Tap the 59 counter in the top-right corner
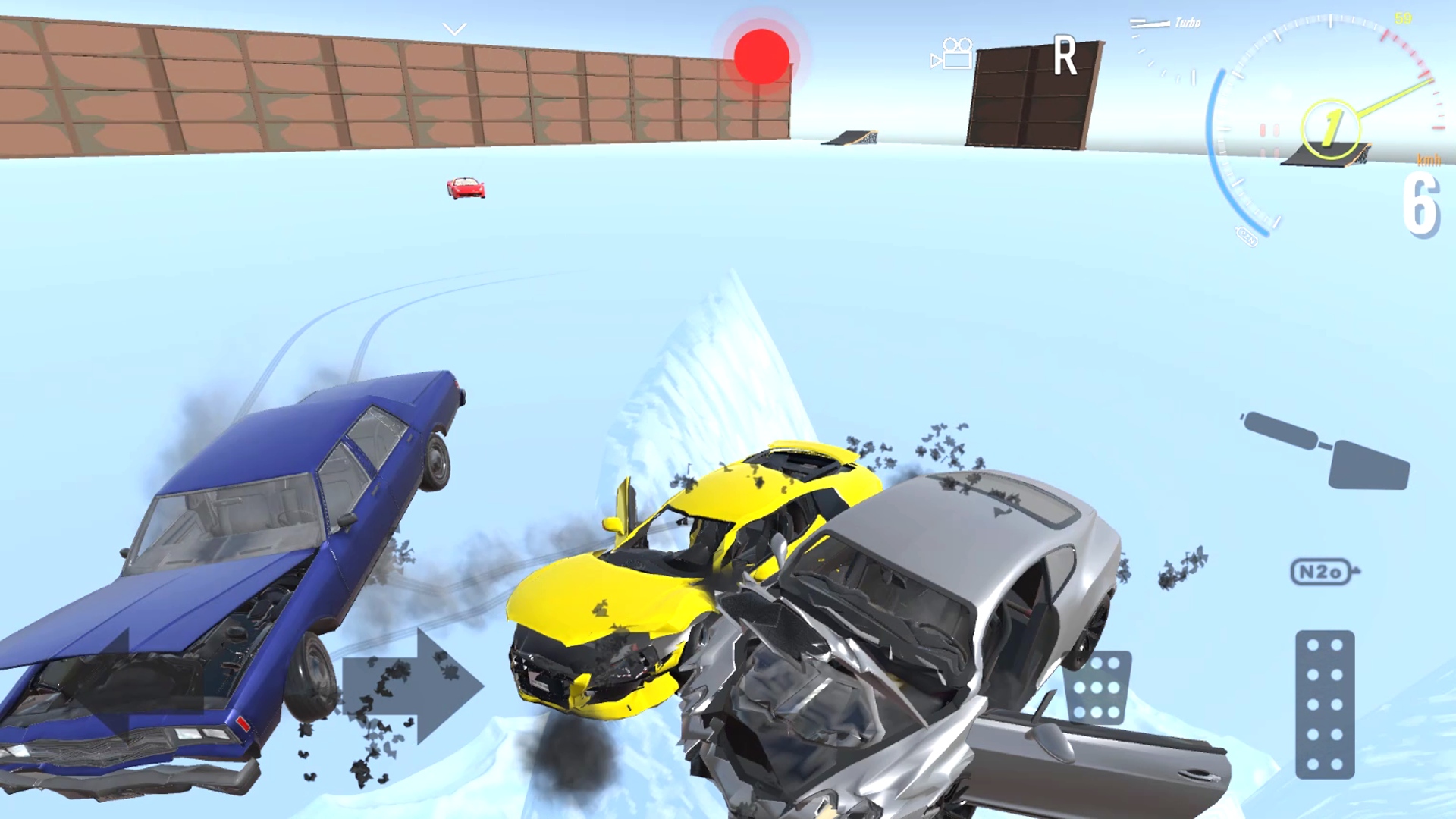This screenshot has width=1456, height=819. click(x=1404, y=18)
